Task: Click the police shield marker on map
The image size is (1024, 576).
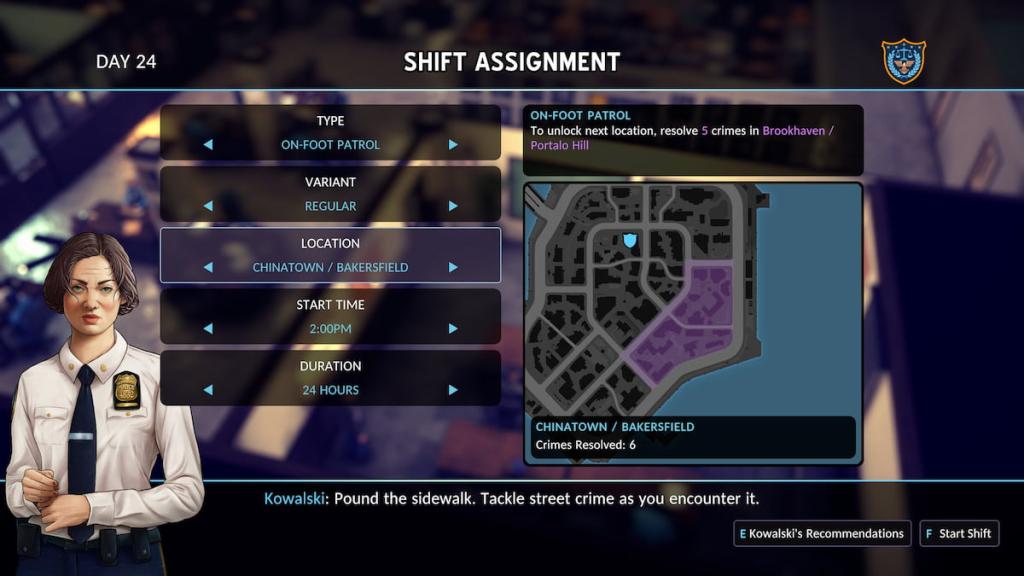Action: (630, 241)
